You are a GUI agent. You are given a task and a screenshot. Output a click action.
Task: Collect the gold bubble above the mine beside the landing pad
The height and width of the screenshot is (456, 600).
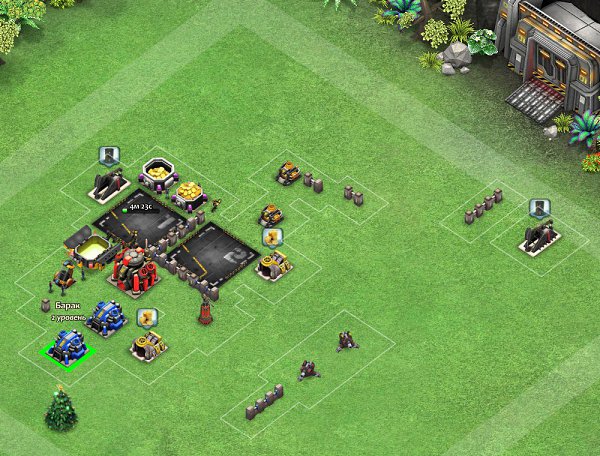pos(271,237)
